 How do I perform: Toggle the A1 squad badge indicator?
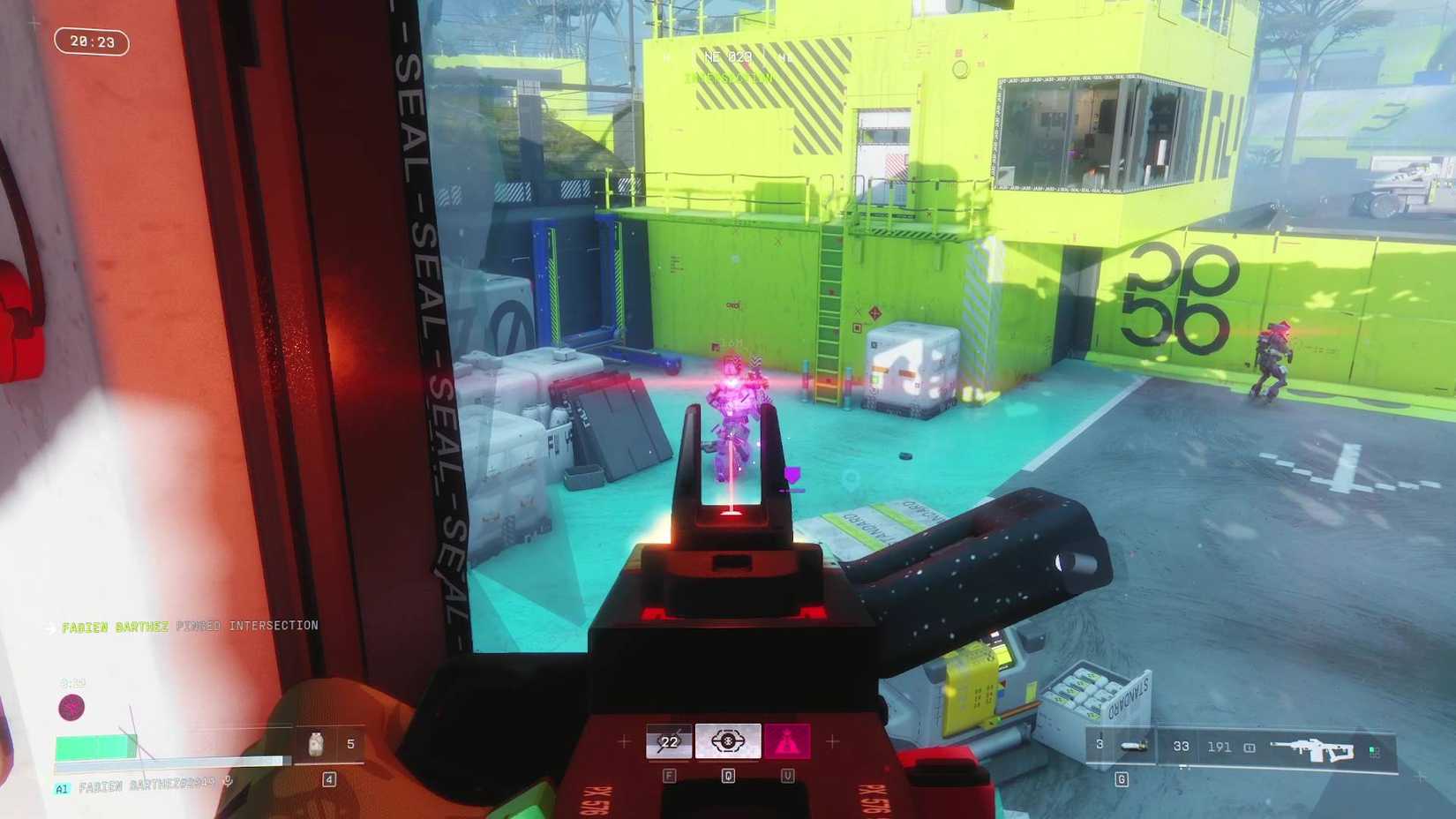63,787
